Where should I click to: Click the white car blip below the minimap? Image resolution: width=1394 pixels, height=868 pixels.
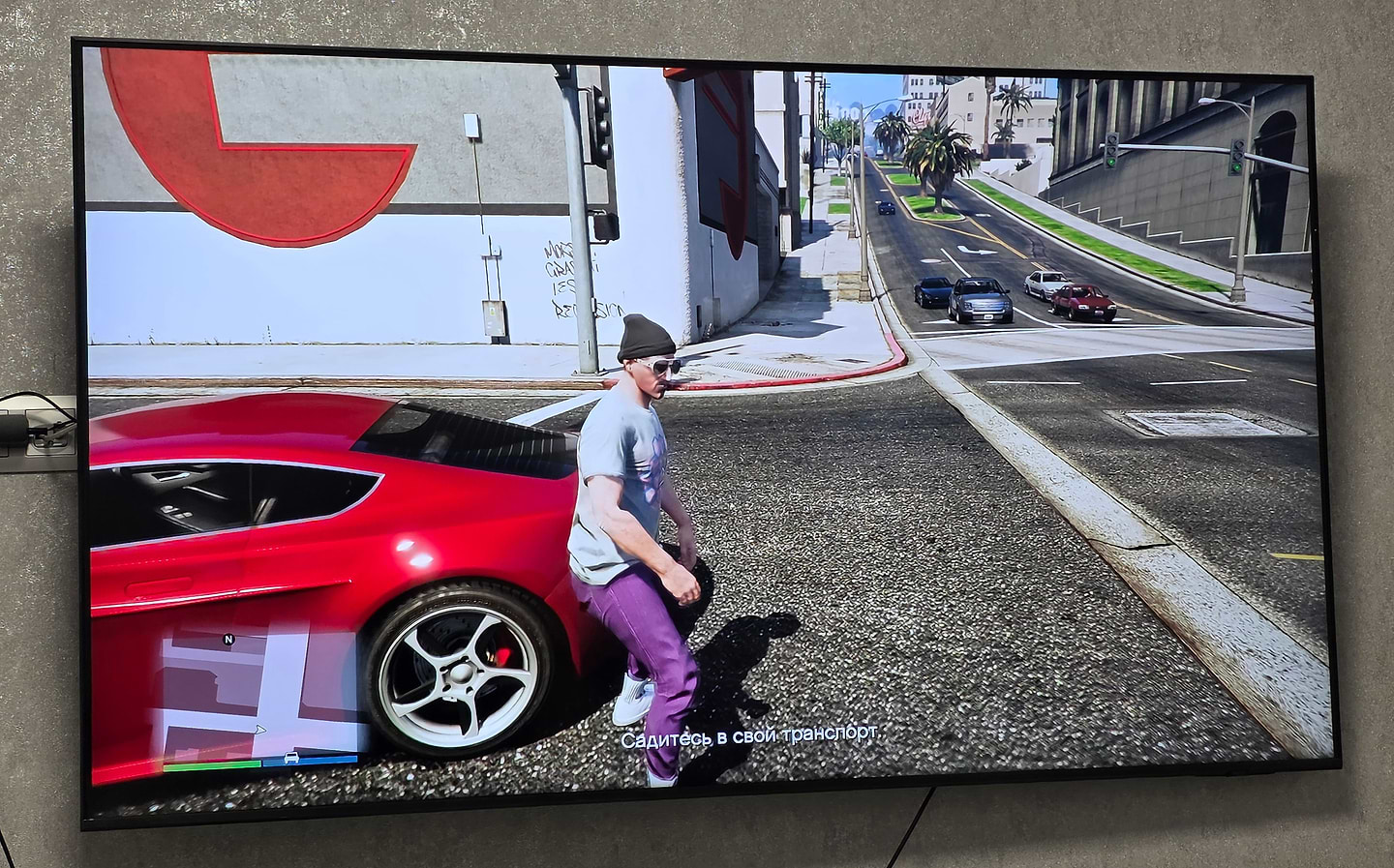tap(291, 759)
